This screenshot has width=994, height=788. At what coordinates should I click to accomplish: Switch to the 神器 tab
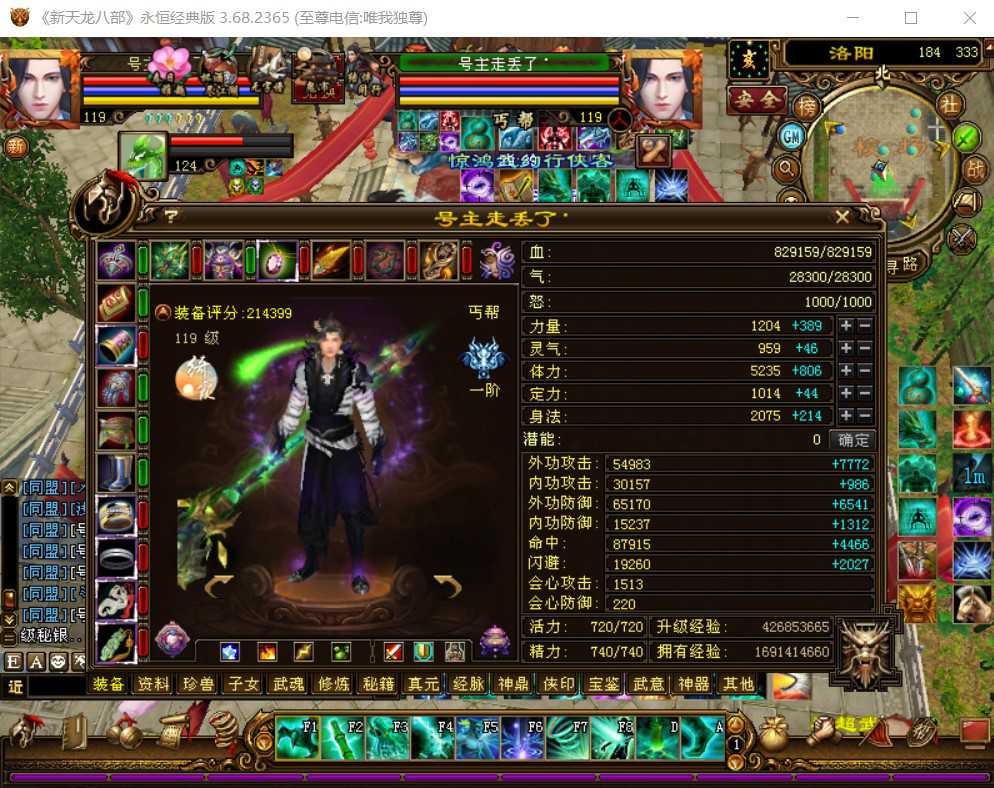pyautogui.click(x=693, y=684)
